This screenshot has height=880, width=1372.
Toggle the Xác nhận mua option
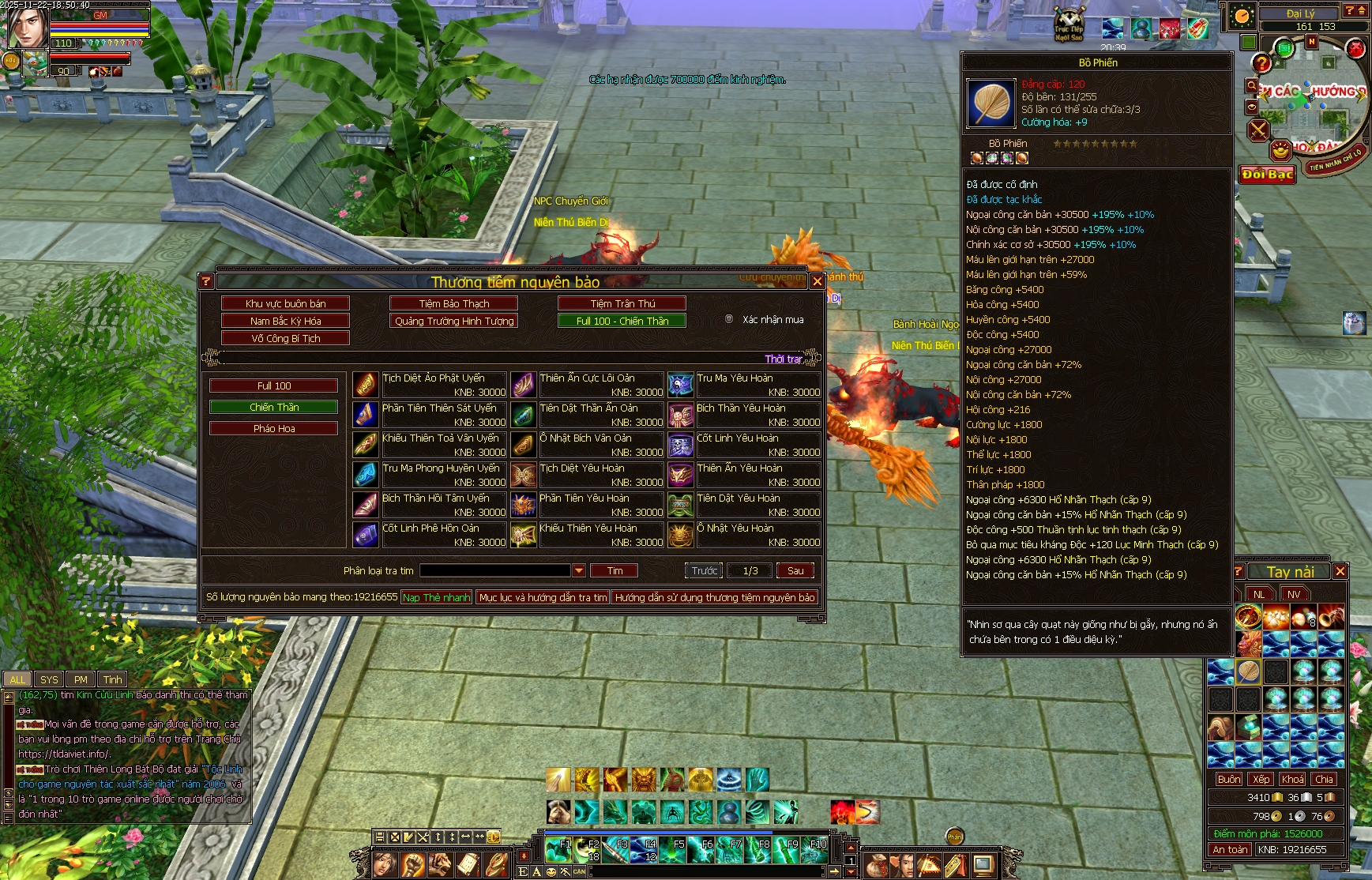[x=729, y=319]
